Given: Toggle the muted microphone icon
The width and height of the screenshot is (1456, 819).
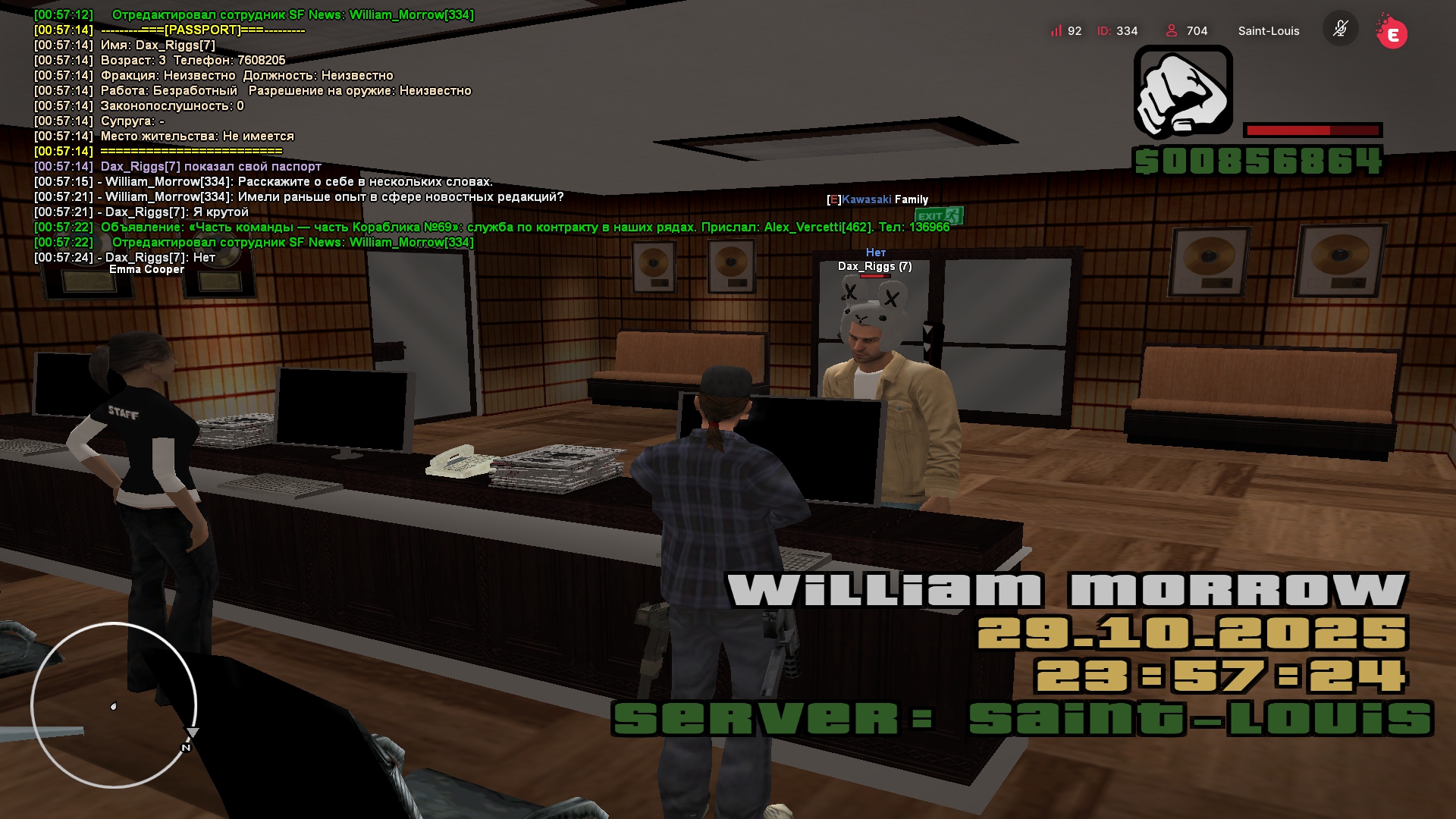Looking at the screenshot, I should pyautogui.click(x=1340, y=30).
